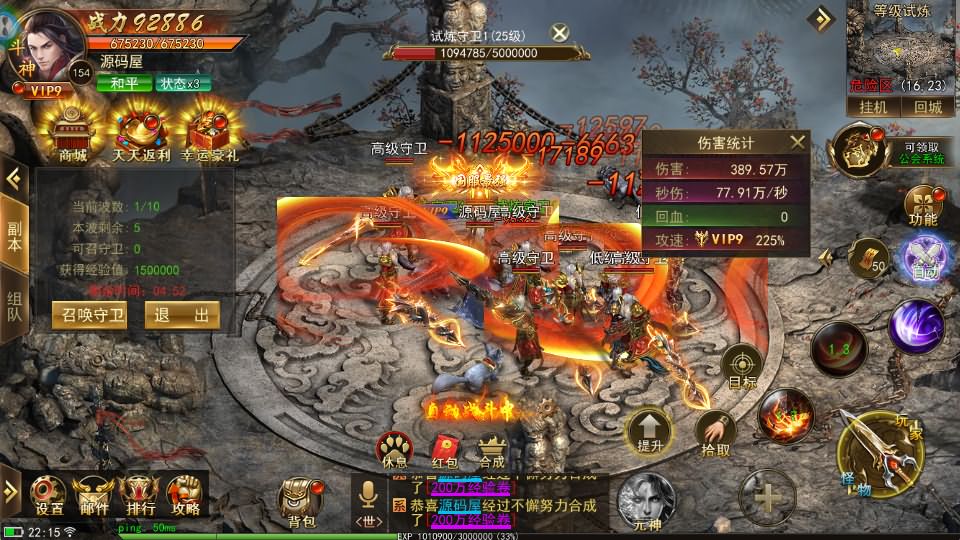The height and width of the screenshot is (540, 960).
Task: Select the 目标 target button
Action: click(743, 366)
